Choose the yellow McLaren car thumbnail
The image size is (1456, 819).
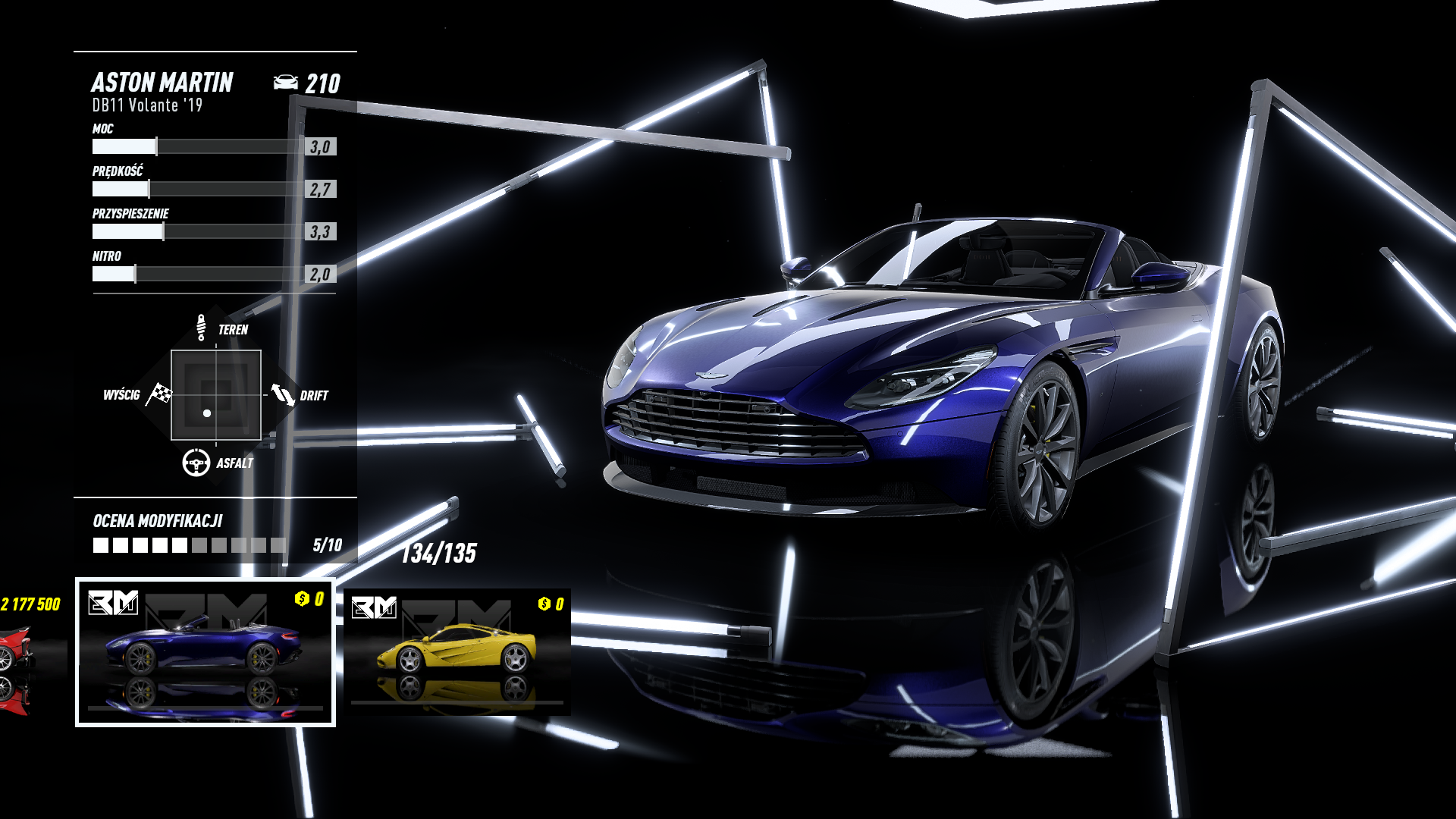457,652
